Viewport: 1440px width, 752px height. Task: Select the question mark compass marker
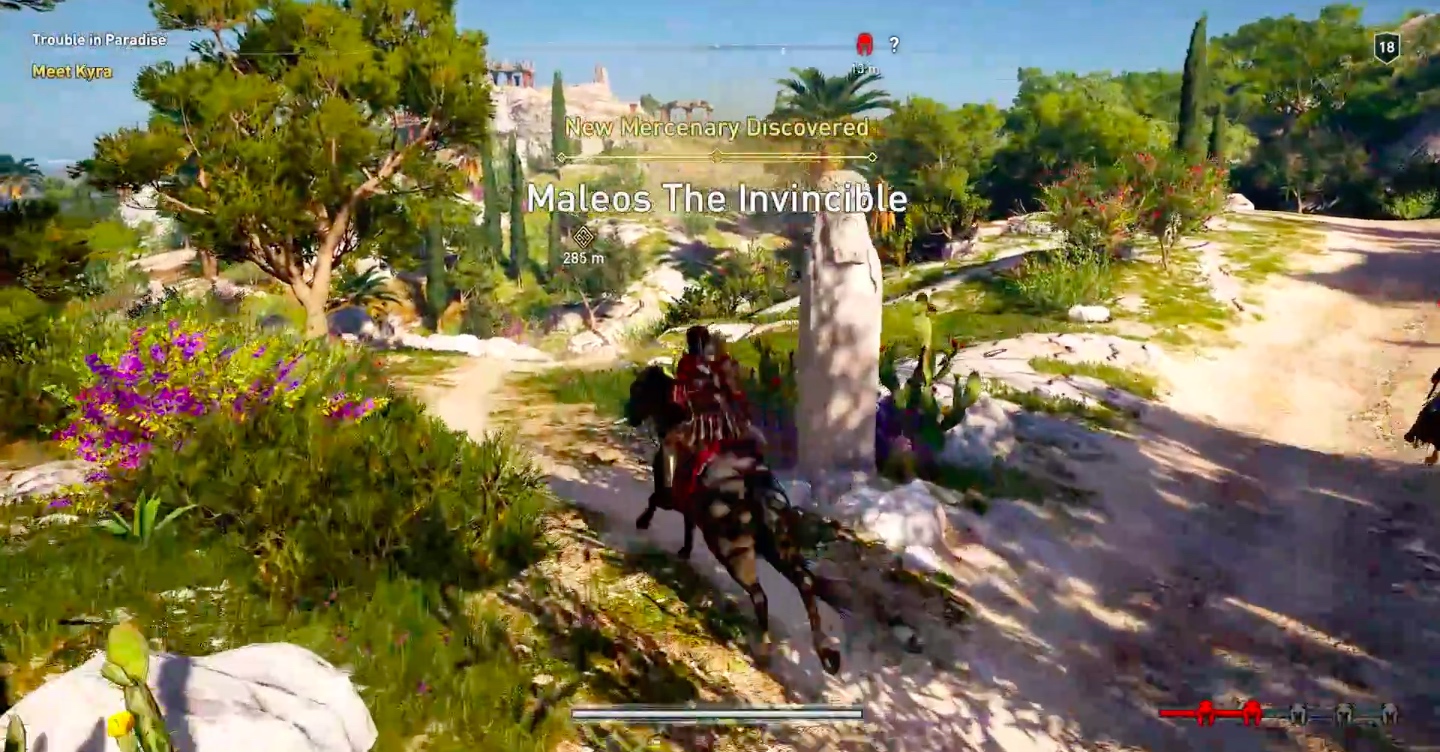pyautogui.click(x=894, y=44)
